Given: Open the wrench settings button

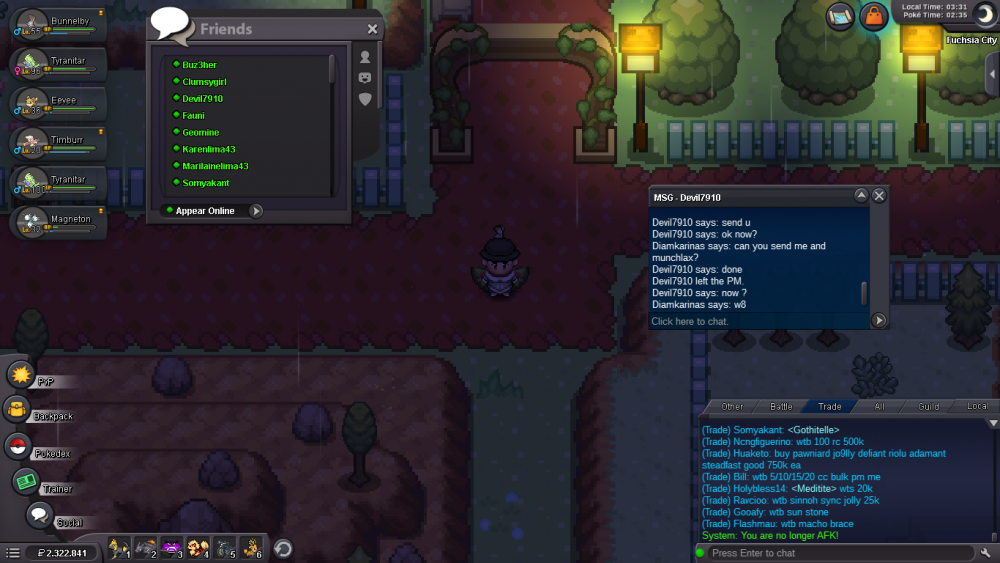Looking at the screenshot, I should coord(986,553).
